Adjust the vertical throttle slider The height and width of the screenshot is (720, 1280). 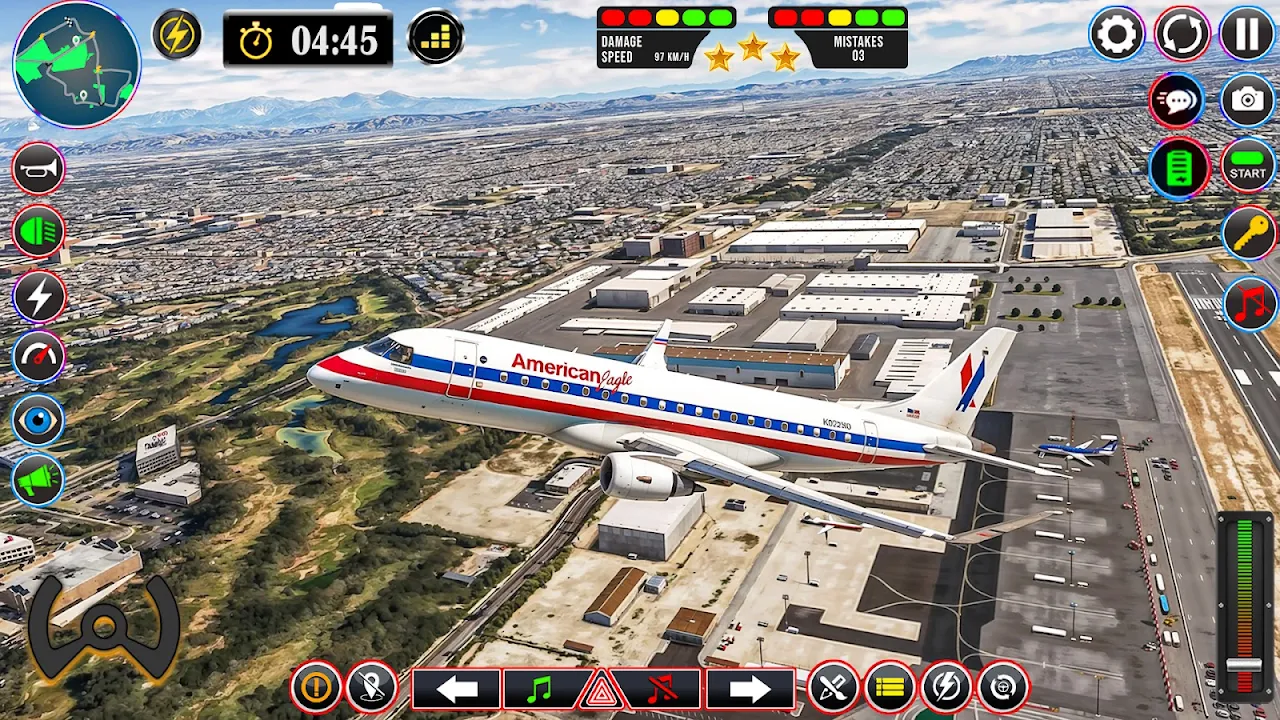(1244, 665)
